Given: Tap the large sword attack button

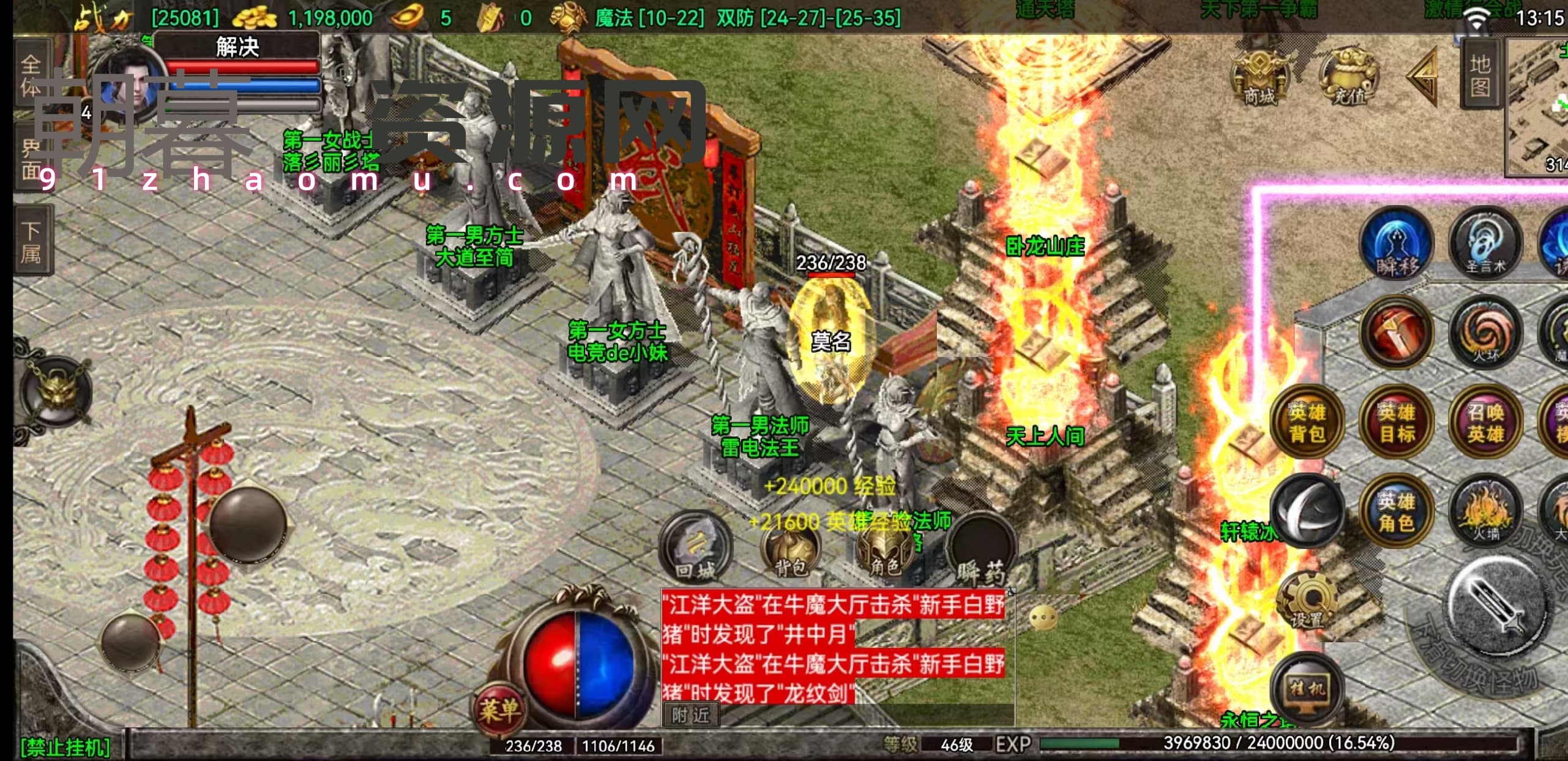Looking at the screenshot, I should [x=1498, y=603].
